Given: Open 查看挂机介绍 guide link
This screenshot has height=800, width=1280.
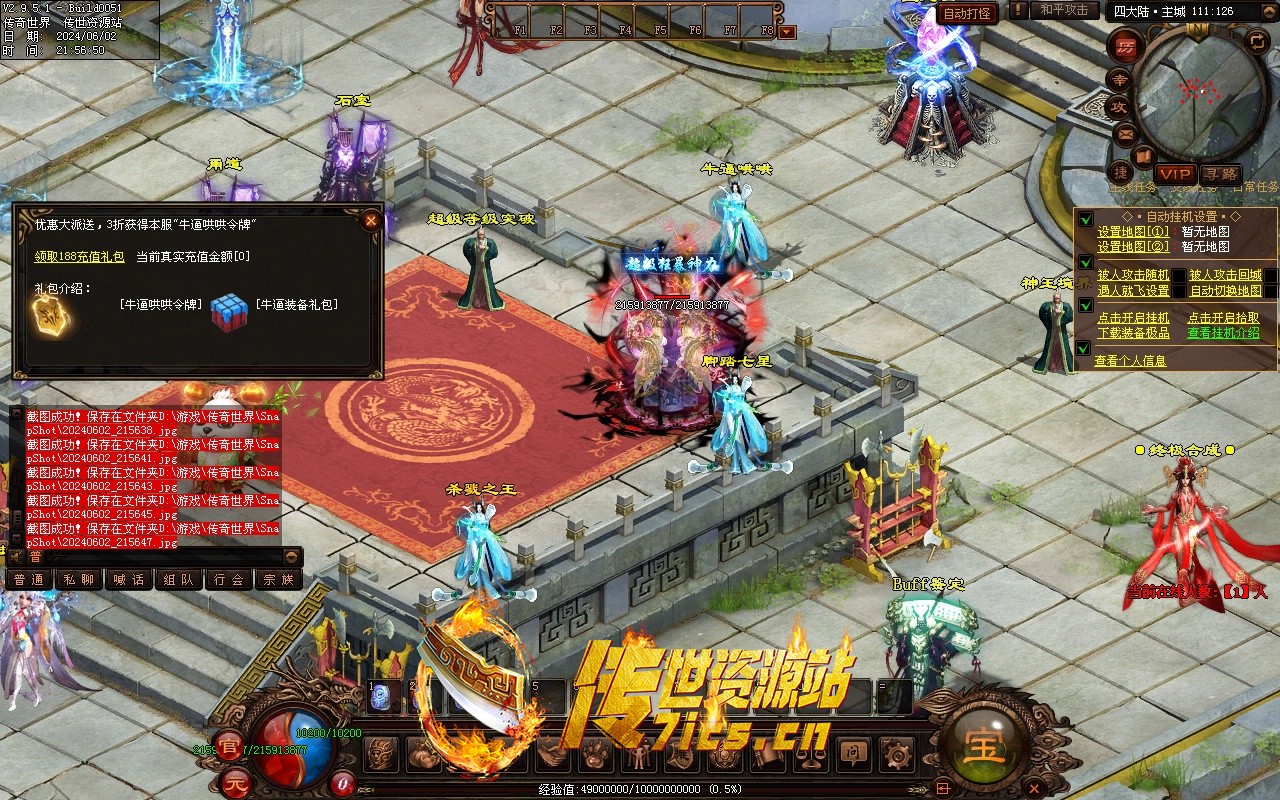Looking at the screenshot, I should tap(1223, 333).
